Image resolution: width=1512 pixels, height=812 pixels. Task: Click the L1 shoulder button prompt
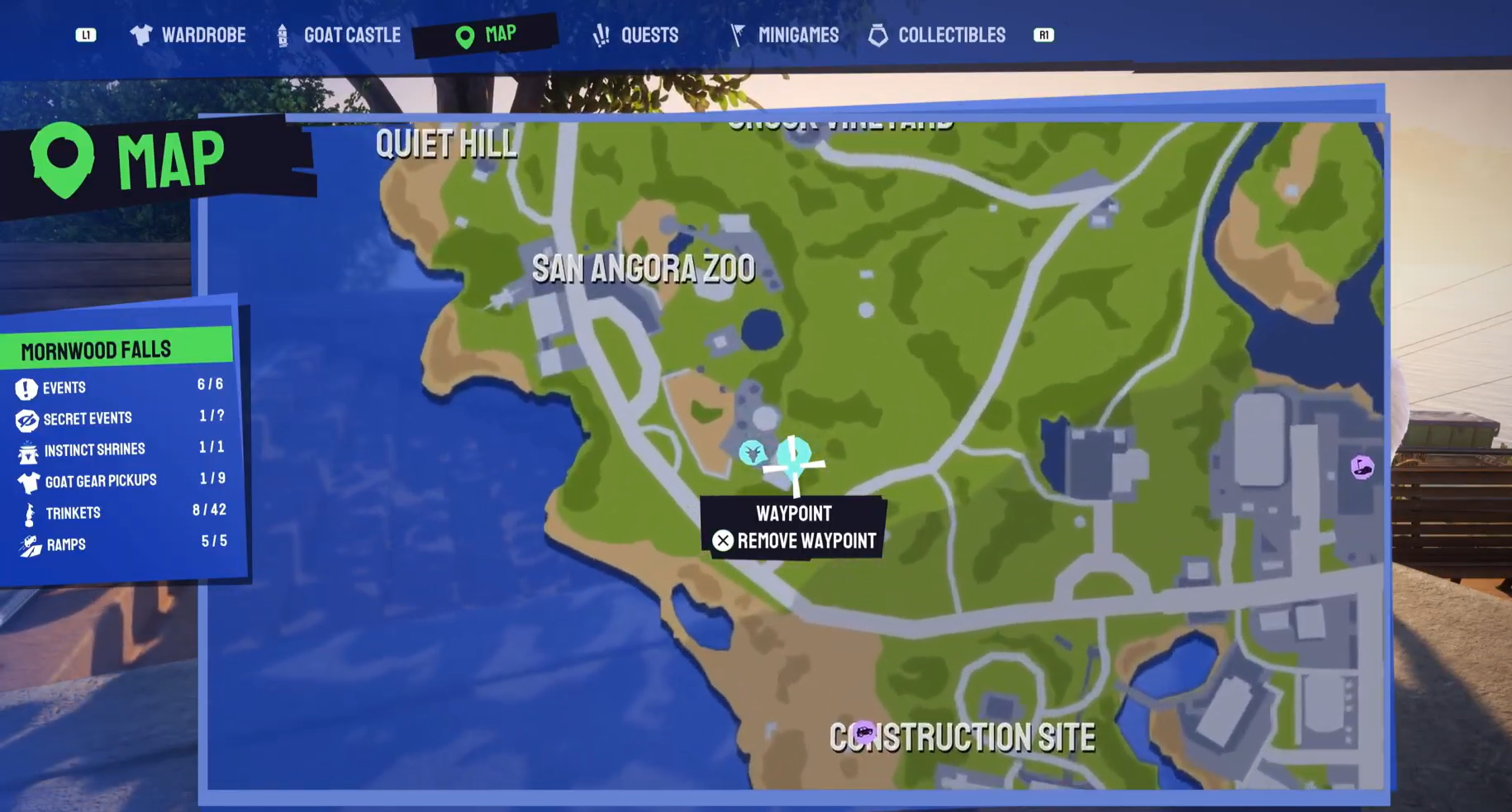(x=86, y=35)
